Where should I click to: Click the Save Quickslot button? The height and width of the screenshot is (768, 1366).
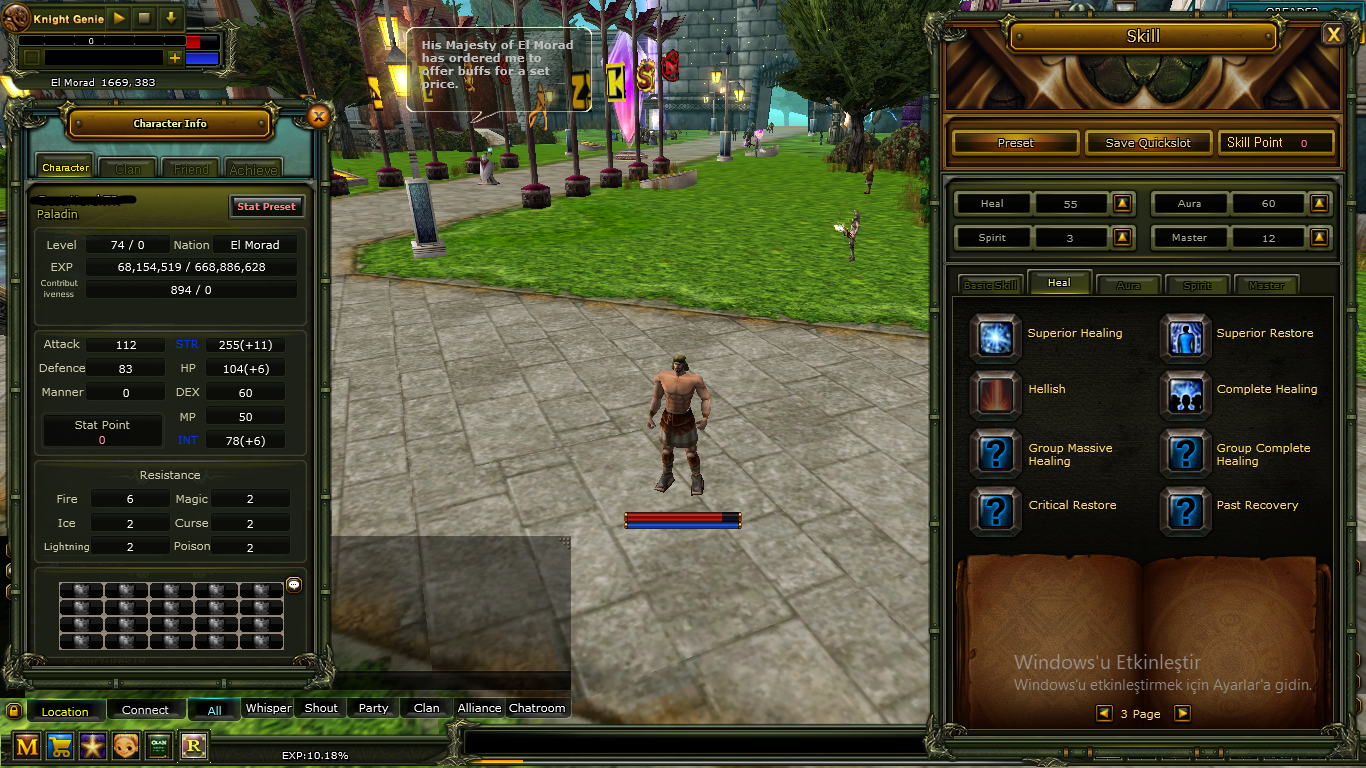point(1148,143)
